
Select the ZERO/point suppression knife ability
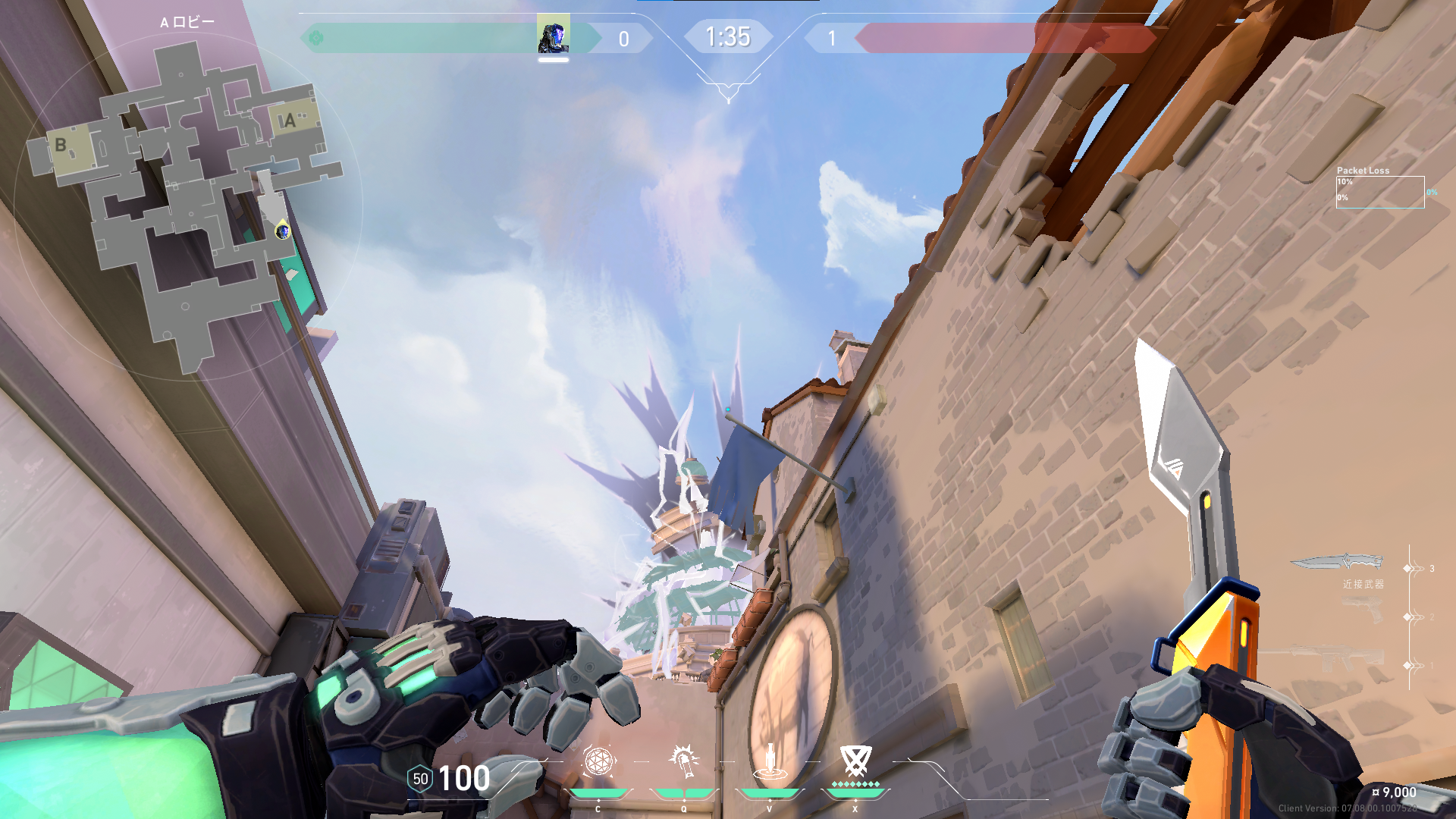pyautogui.click(x=770, y=762)
